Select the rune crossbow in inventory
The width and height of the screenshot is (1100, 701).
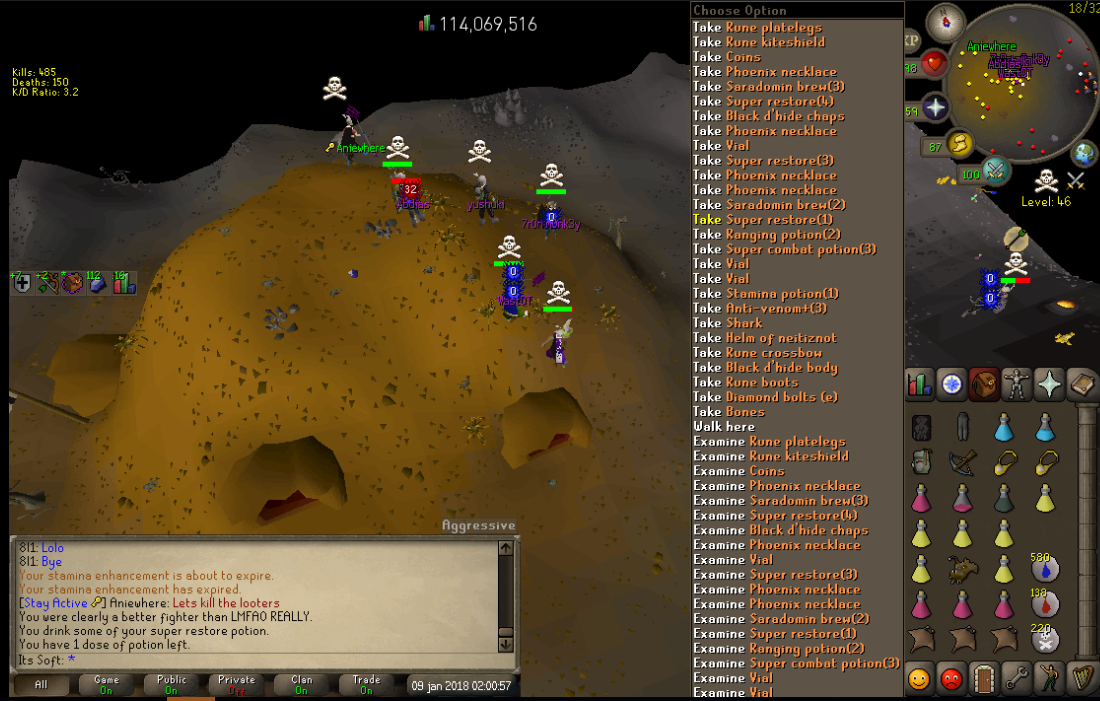[x=962, y=462]
